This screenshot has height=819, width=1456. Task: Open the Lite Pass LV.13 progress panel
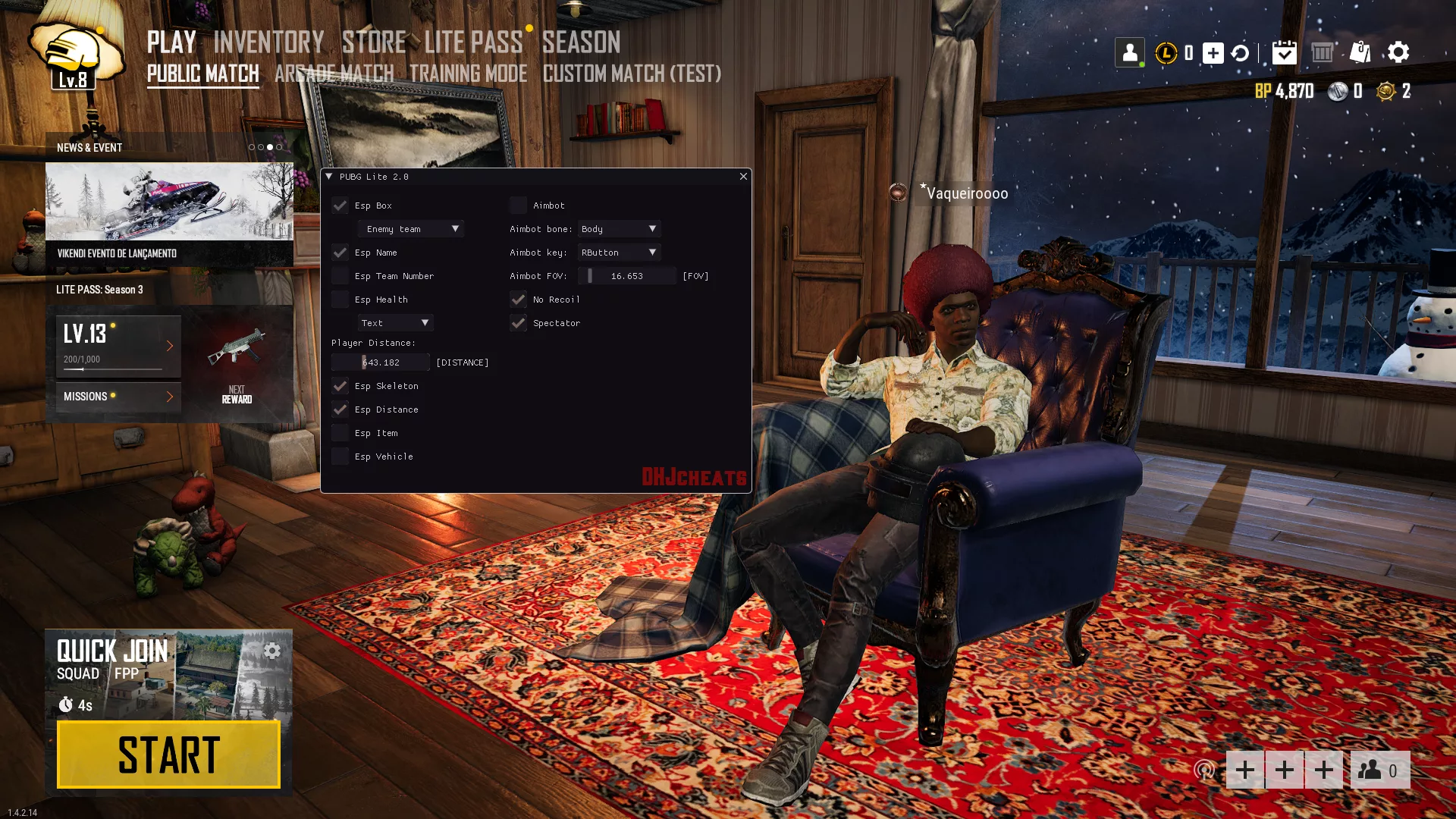coord(118,346)
